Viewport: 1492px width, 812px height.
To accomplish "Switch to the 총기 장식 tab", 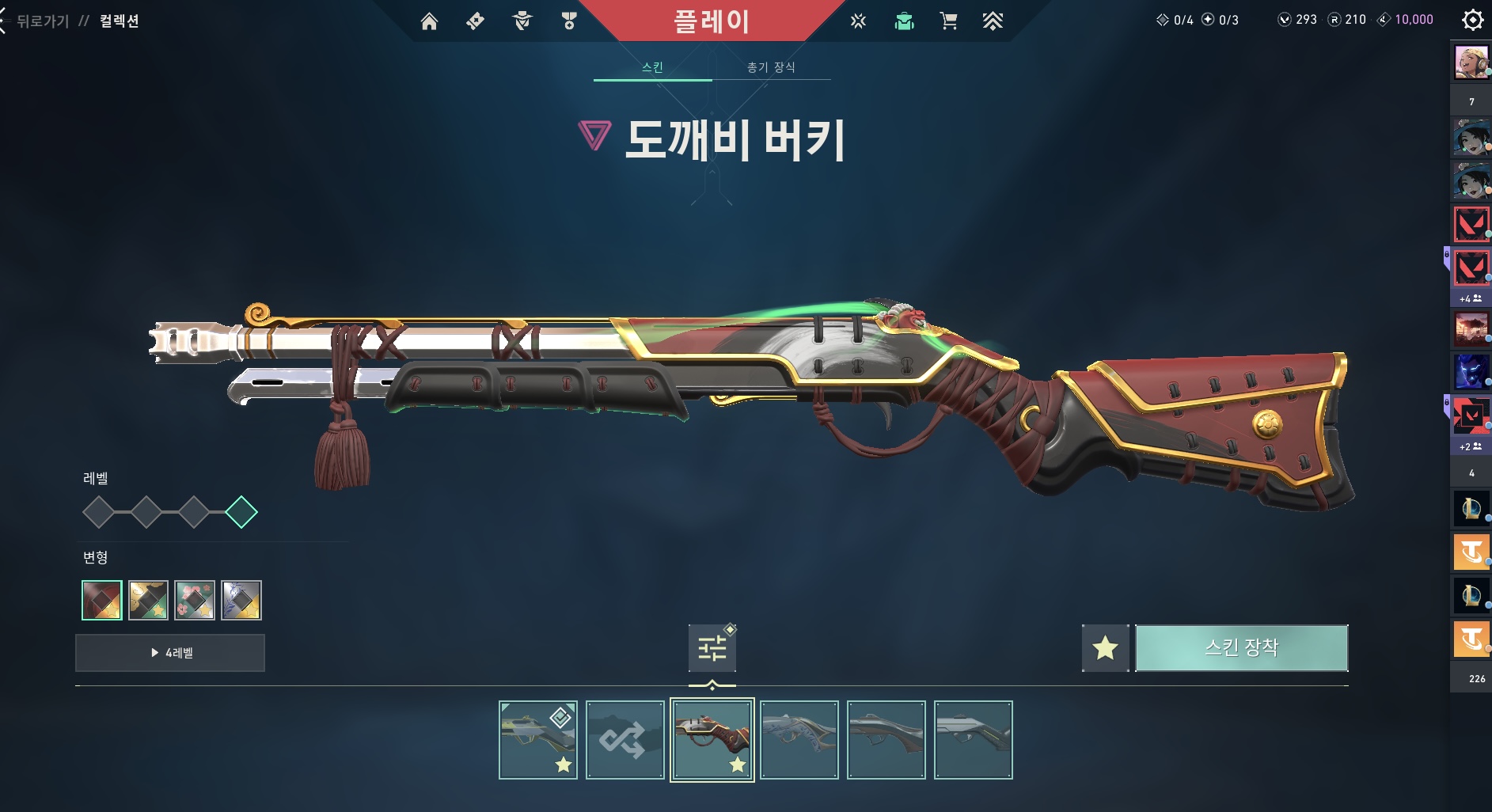I will click(771, 67).
